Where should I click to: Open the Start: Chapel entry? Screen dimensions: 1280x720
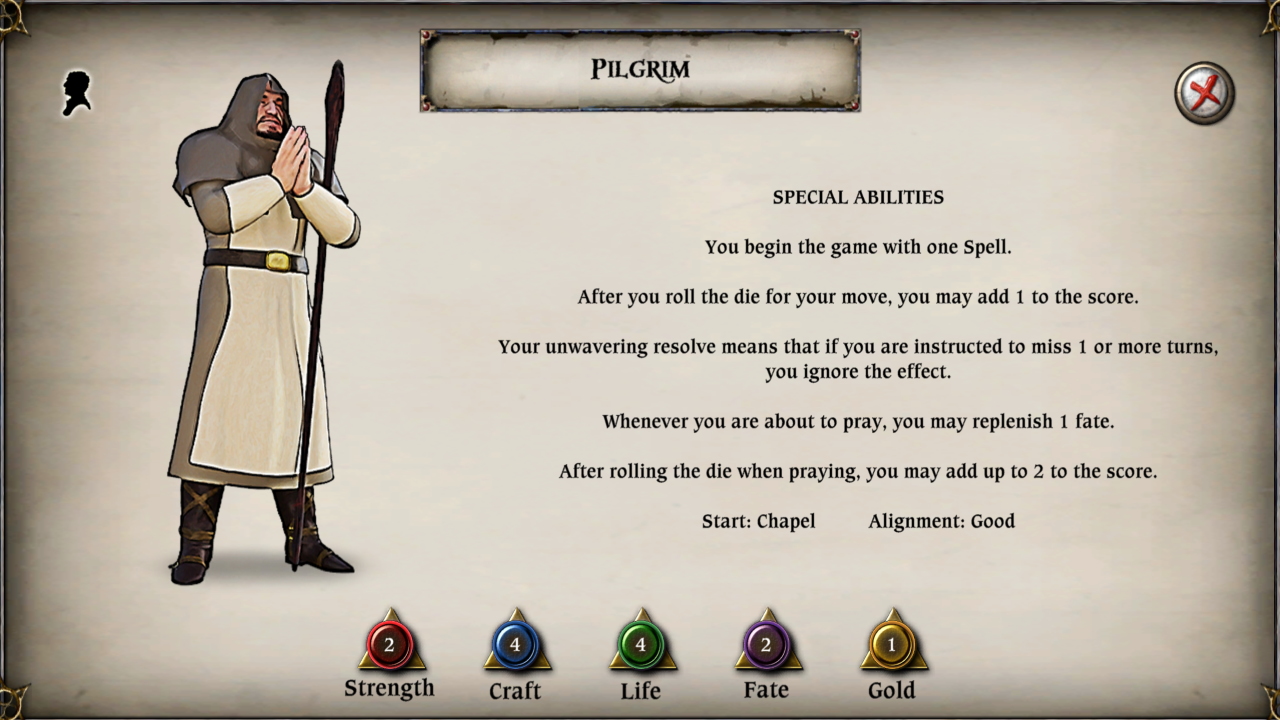pyautogui.click(x=759, y=521)
